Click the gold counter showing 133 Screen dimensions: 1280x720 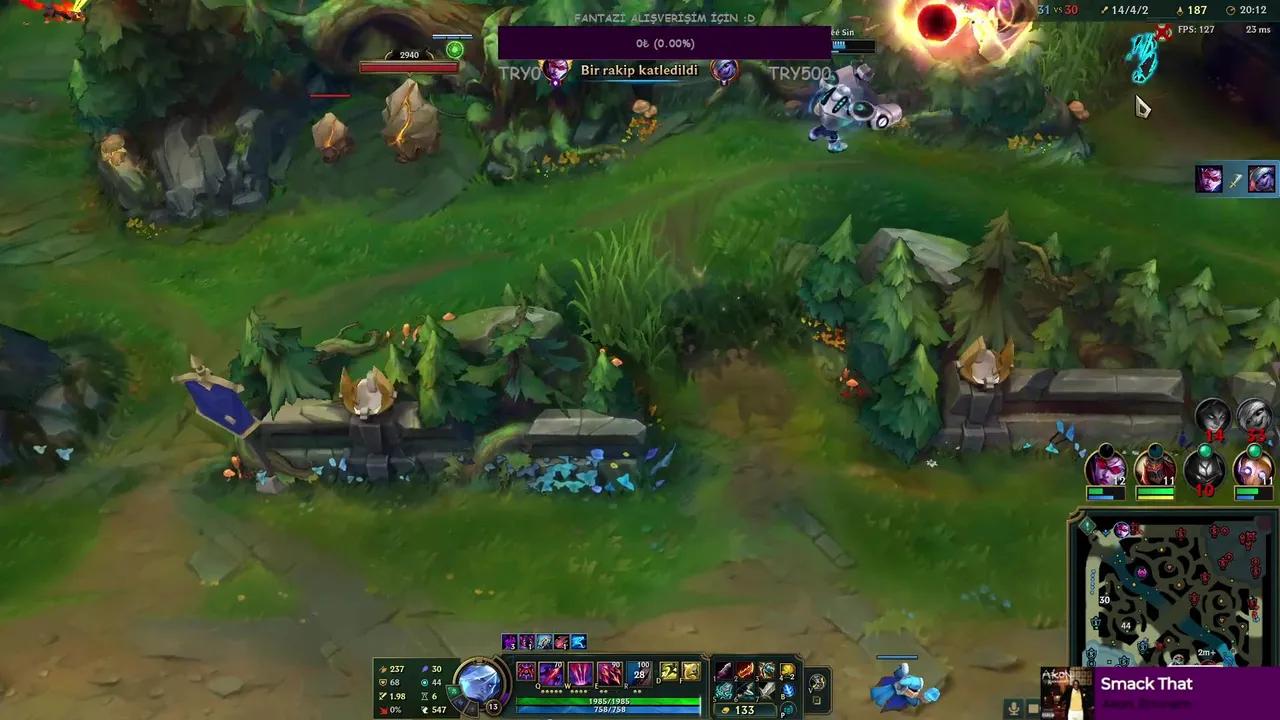(740, 708)
